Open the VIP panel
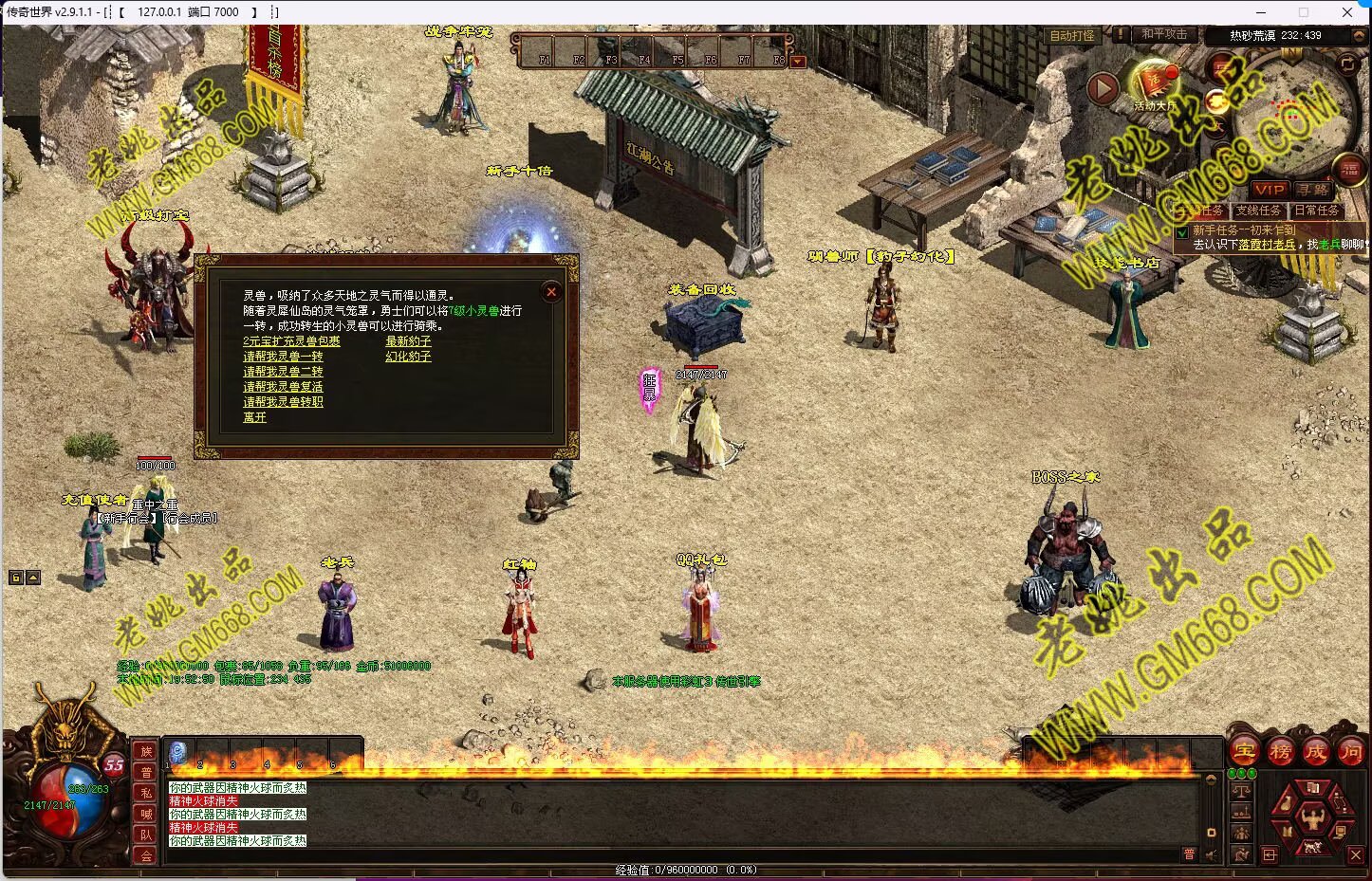 pos(1269,190)
